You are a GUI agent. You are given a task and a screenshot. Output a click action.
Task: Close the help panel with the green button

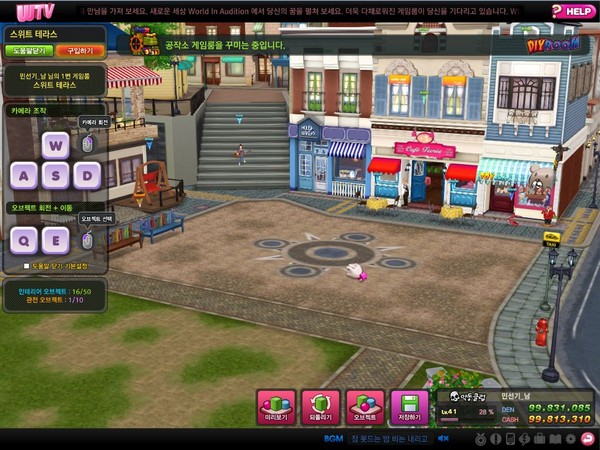(30, 48)
